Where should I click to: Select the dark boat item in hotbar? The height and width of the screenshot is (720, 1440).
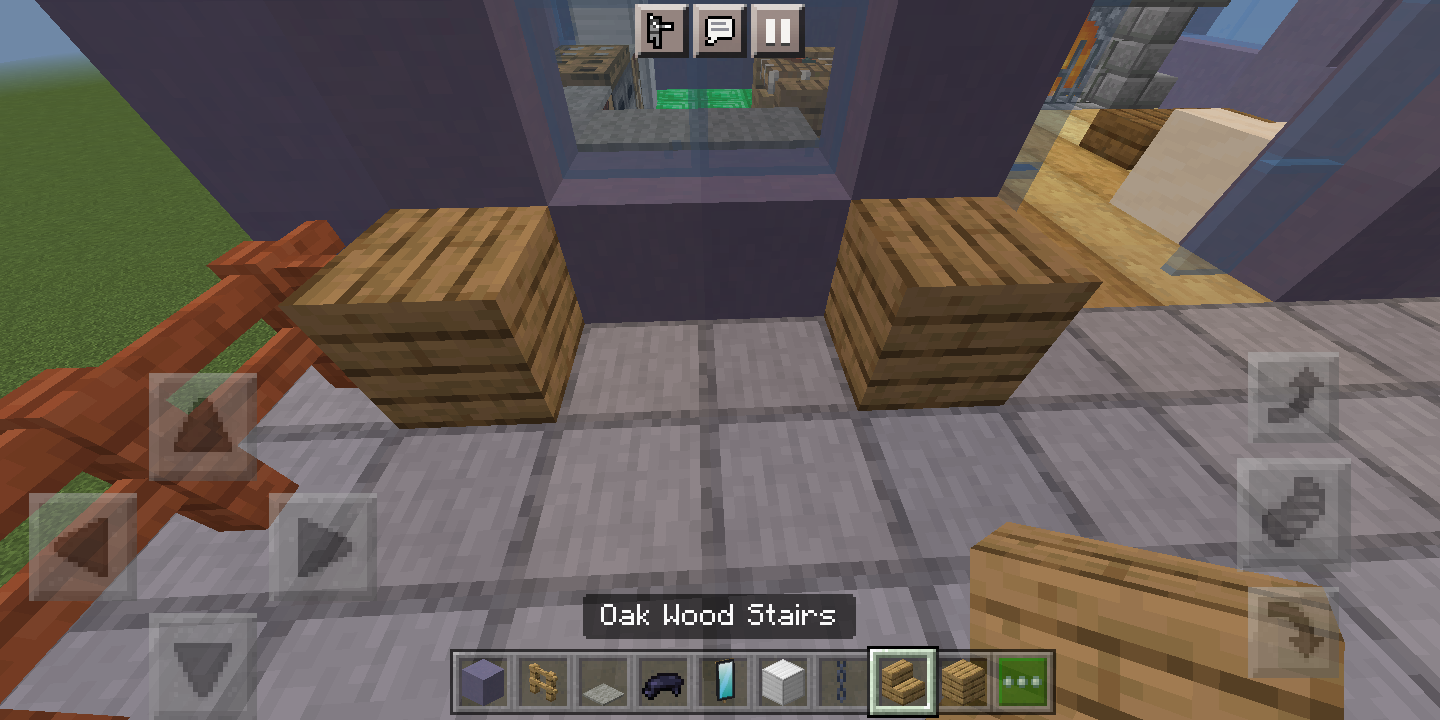(x=664, y=684)
